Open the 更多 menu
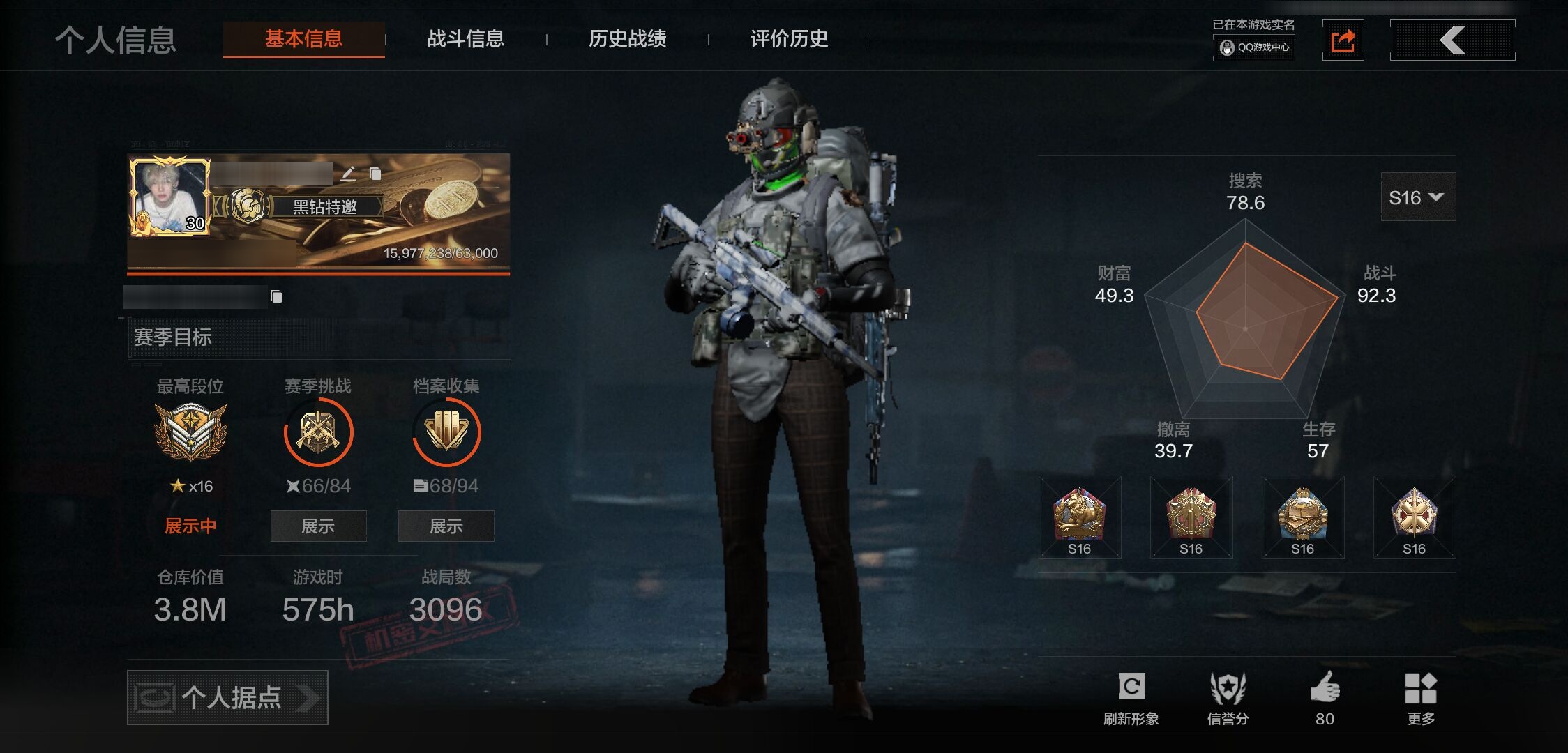The image size is (1568, 753). (1421, 688)
